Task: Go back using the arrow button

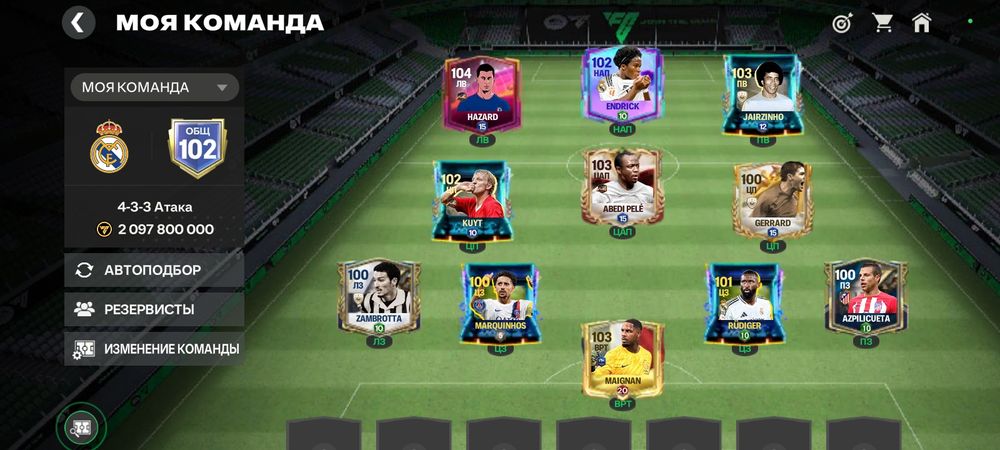Action: coord(78,22)
